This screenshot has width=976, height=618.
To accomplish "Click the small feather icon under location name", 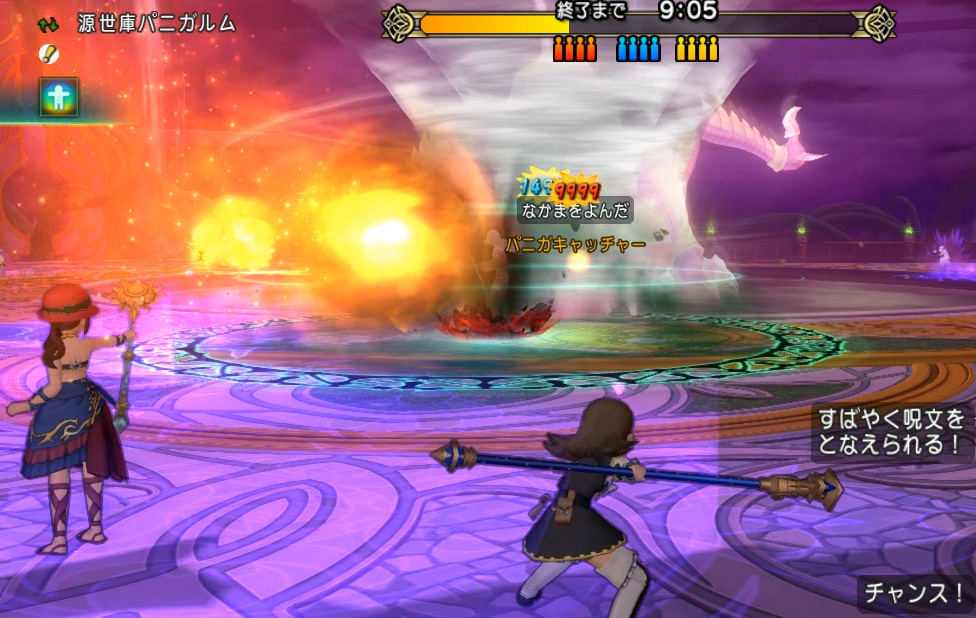I will pos(48,53).
